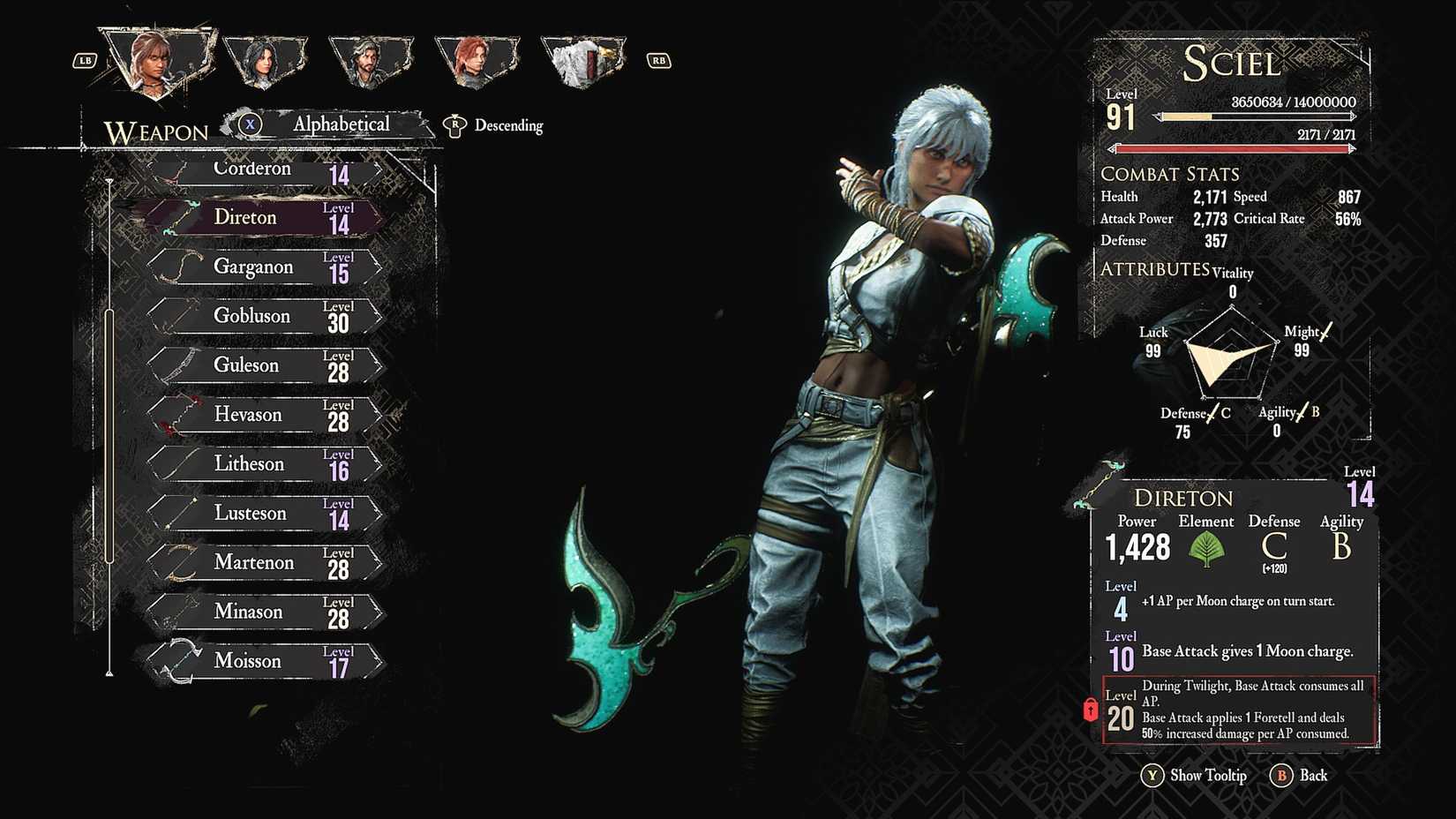Switch to the dark-haired woman's portrait

pos(264,62)
